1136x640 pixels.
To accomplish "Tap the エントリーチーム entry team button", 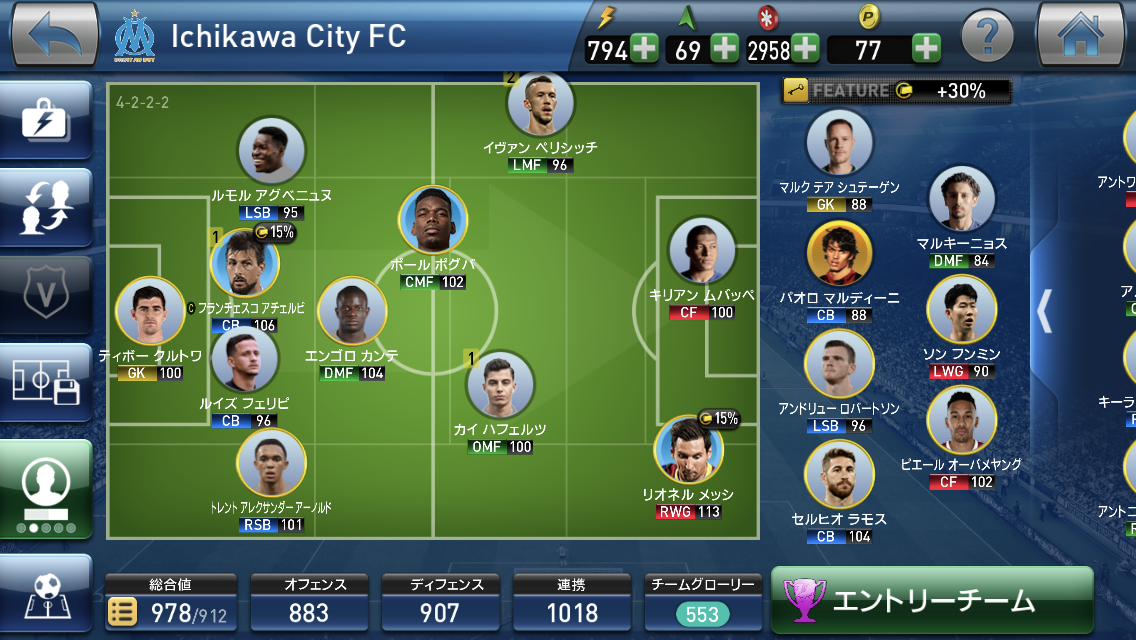I will point(931,600).
